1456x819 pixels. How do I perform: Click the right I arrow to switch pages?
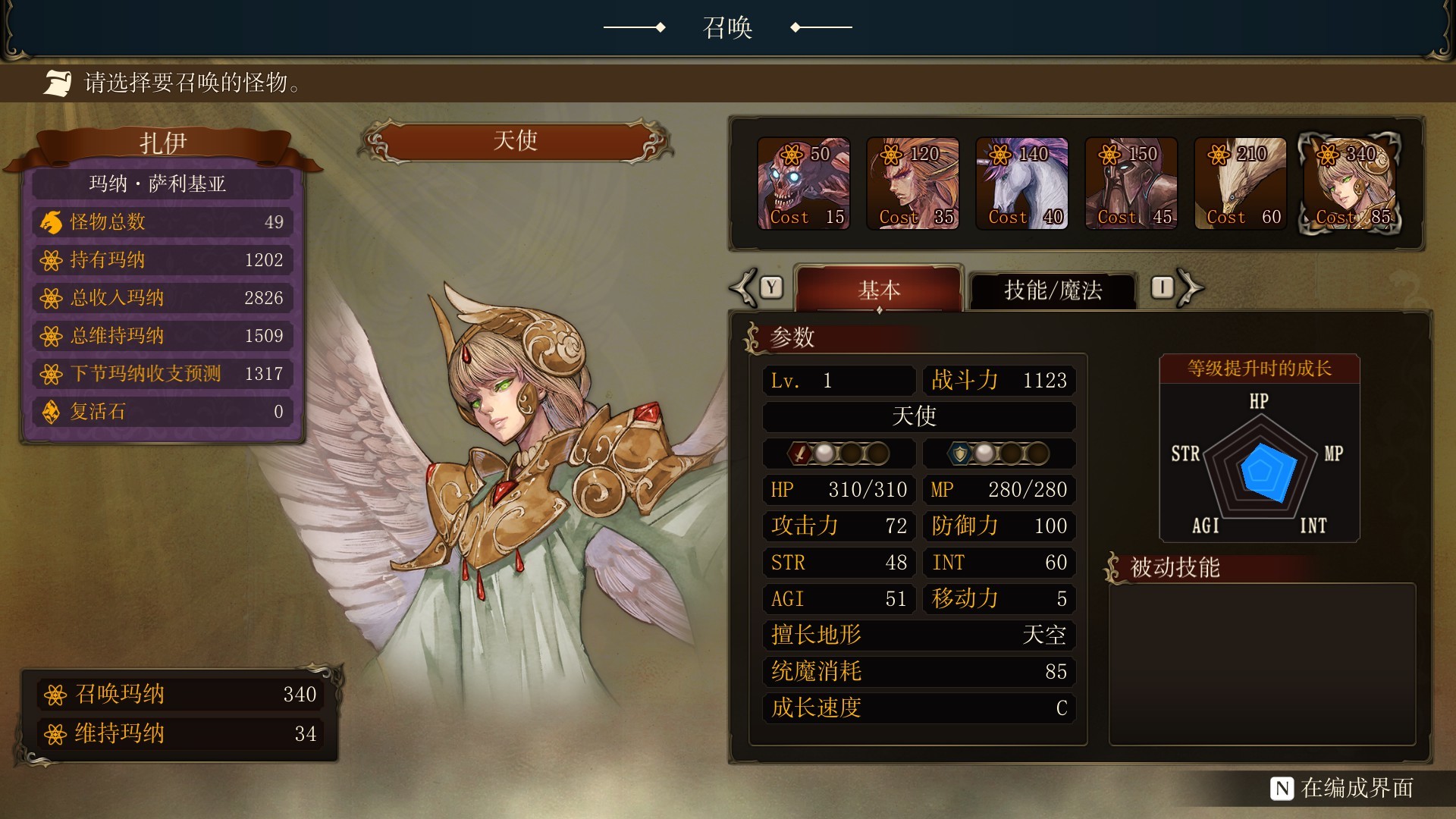[1188, 287]
